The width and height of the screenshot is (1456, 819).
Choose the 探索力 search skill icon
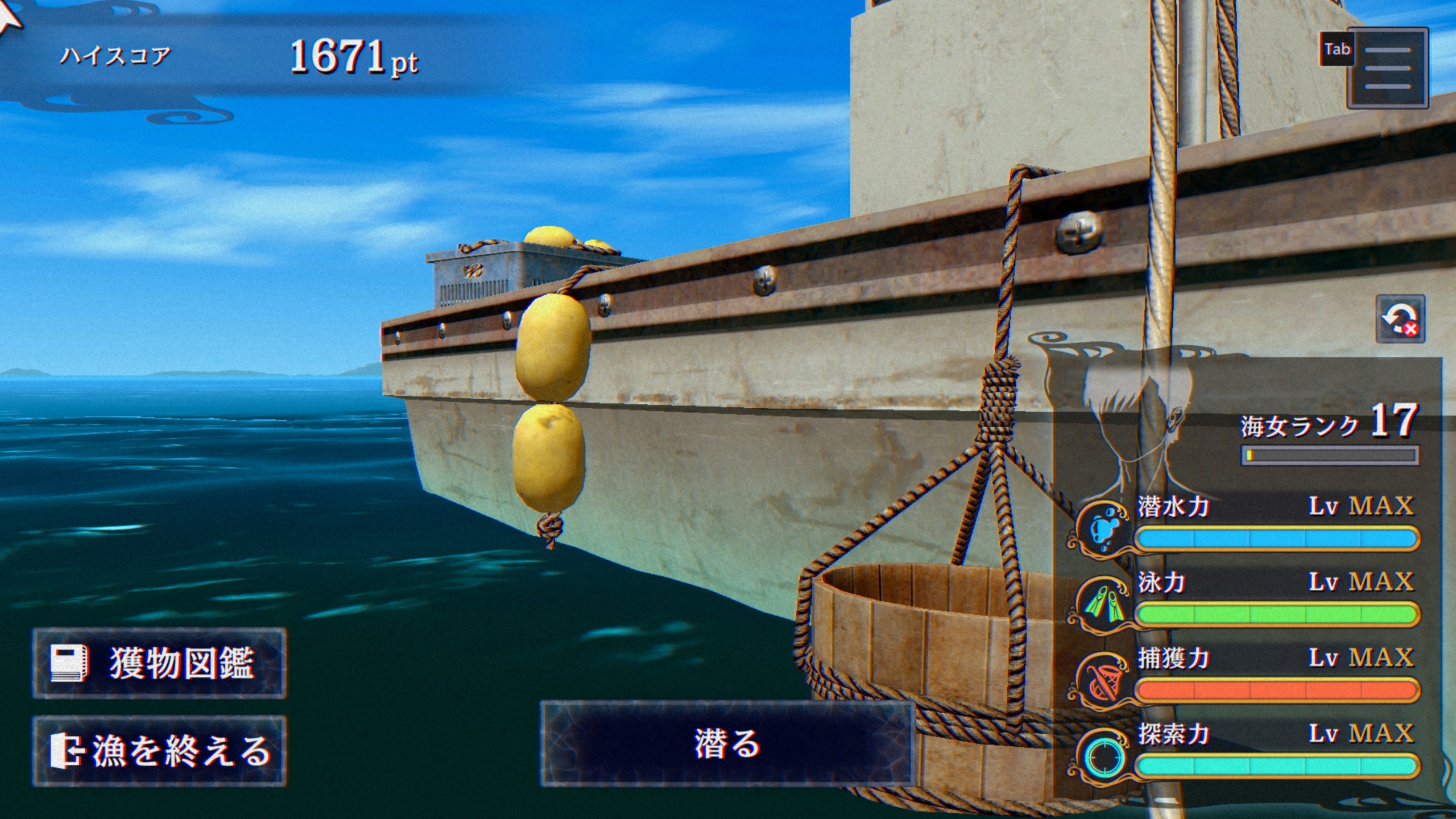click(x=1101, y=756)
